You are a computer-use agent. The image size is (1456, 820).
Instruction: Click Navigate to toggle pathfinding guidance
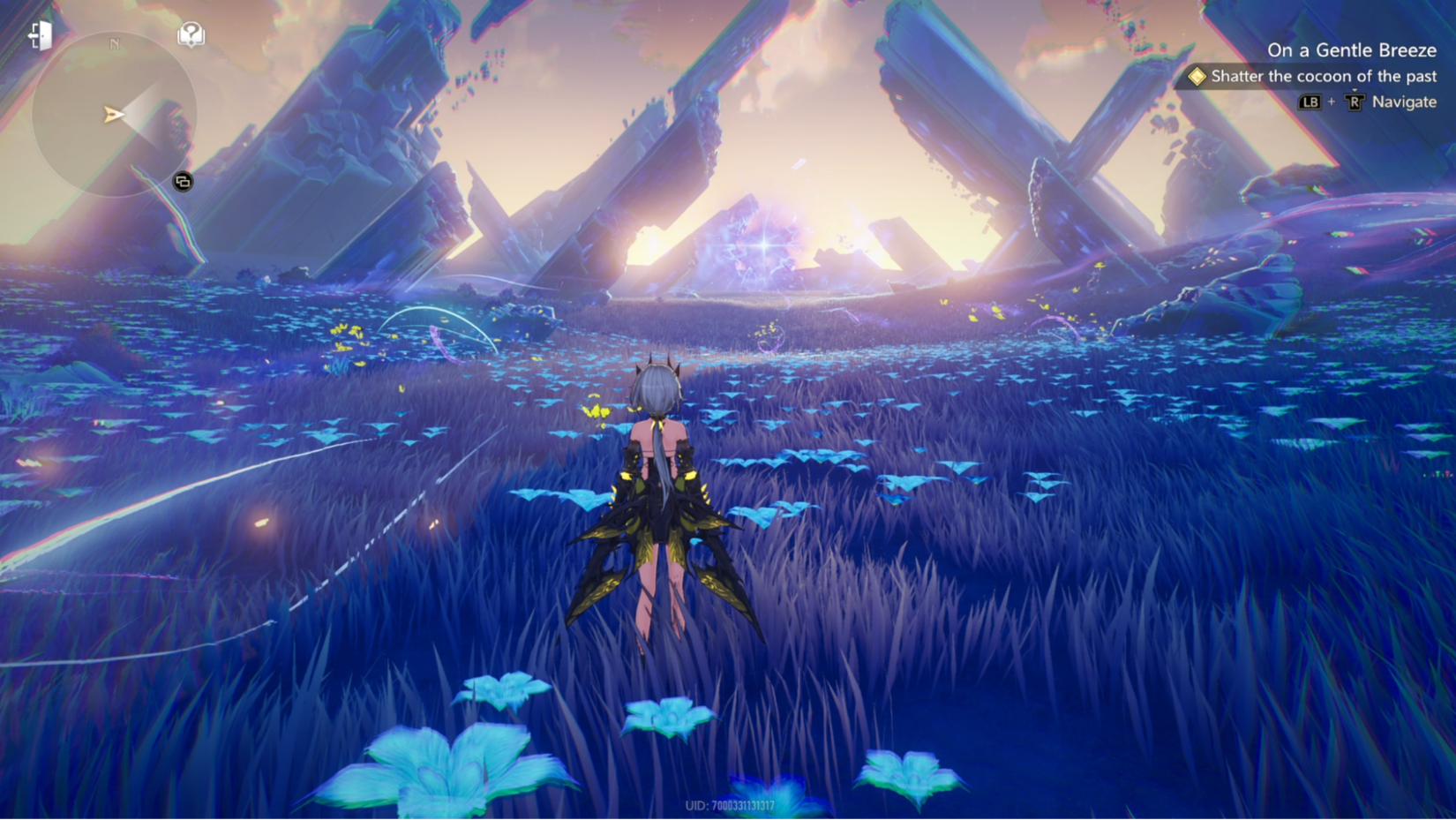[x=1404, y=102]
